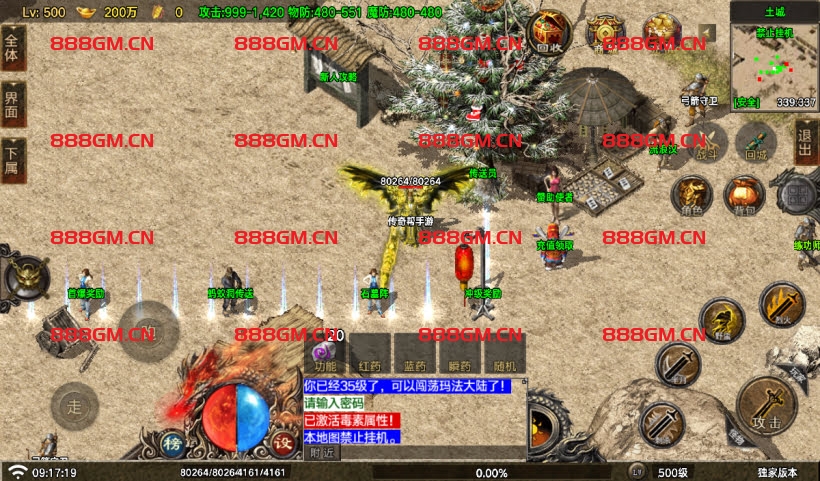Activate the 野蛮 charge skill

coord(721,323)
